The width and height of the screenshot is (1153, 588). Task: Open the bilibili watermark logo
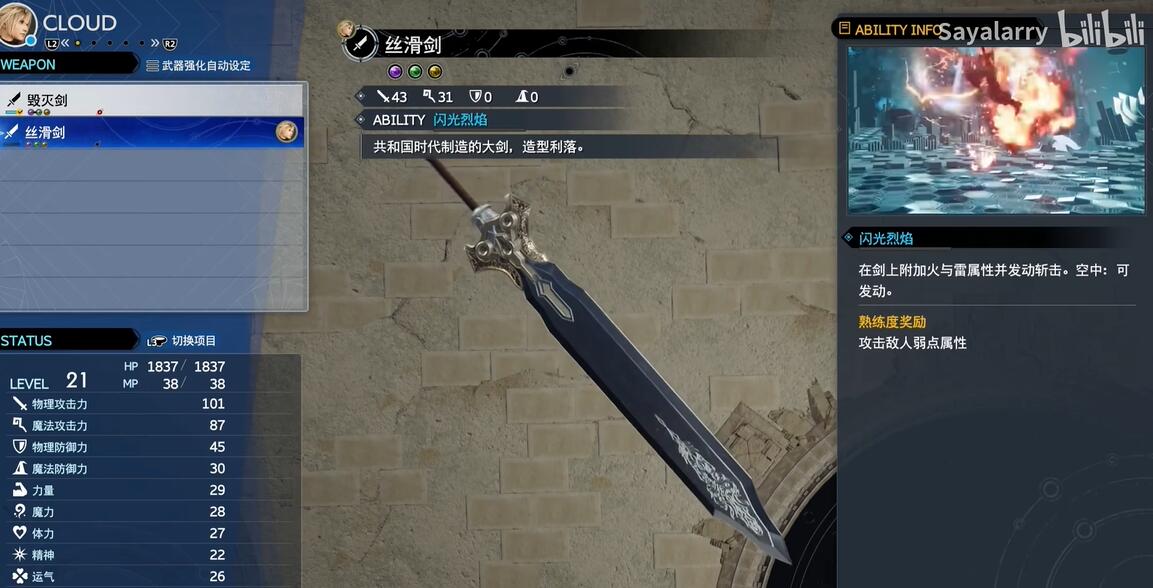click(x=1101, y=30)
